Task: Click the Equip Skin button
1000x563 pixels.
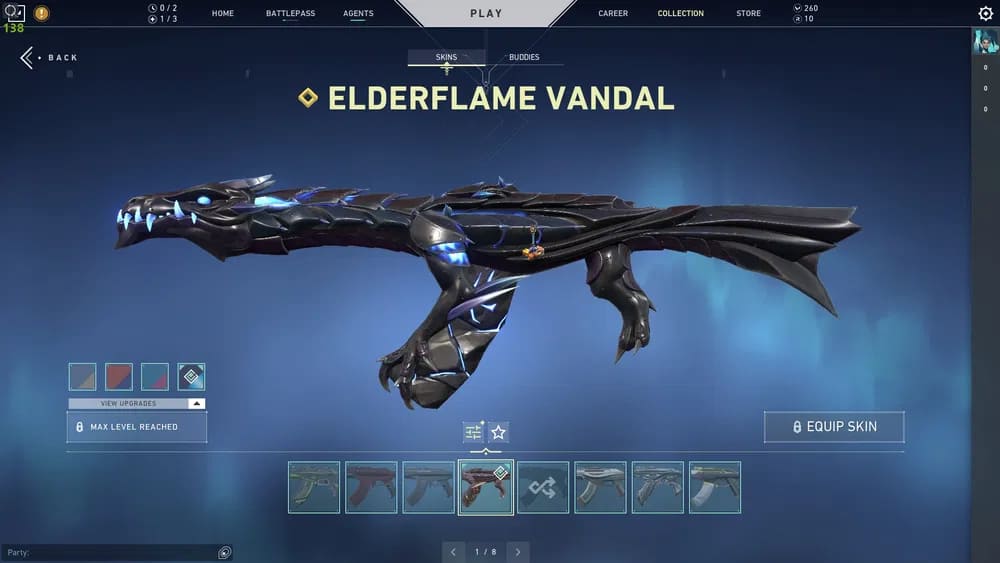Action: pos(834,427)
